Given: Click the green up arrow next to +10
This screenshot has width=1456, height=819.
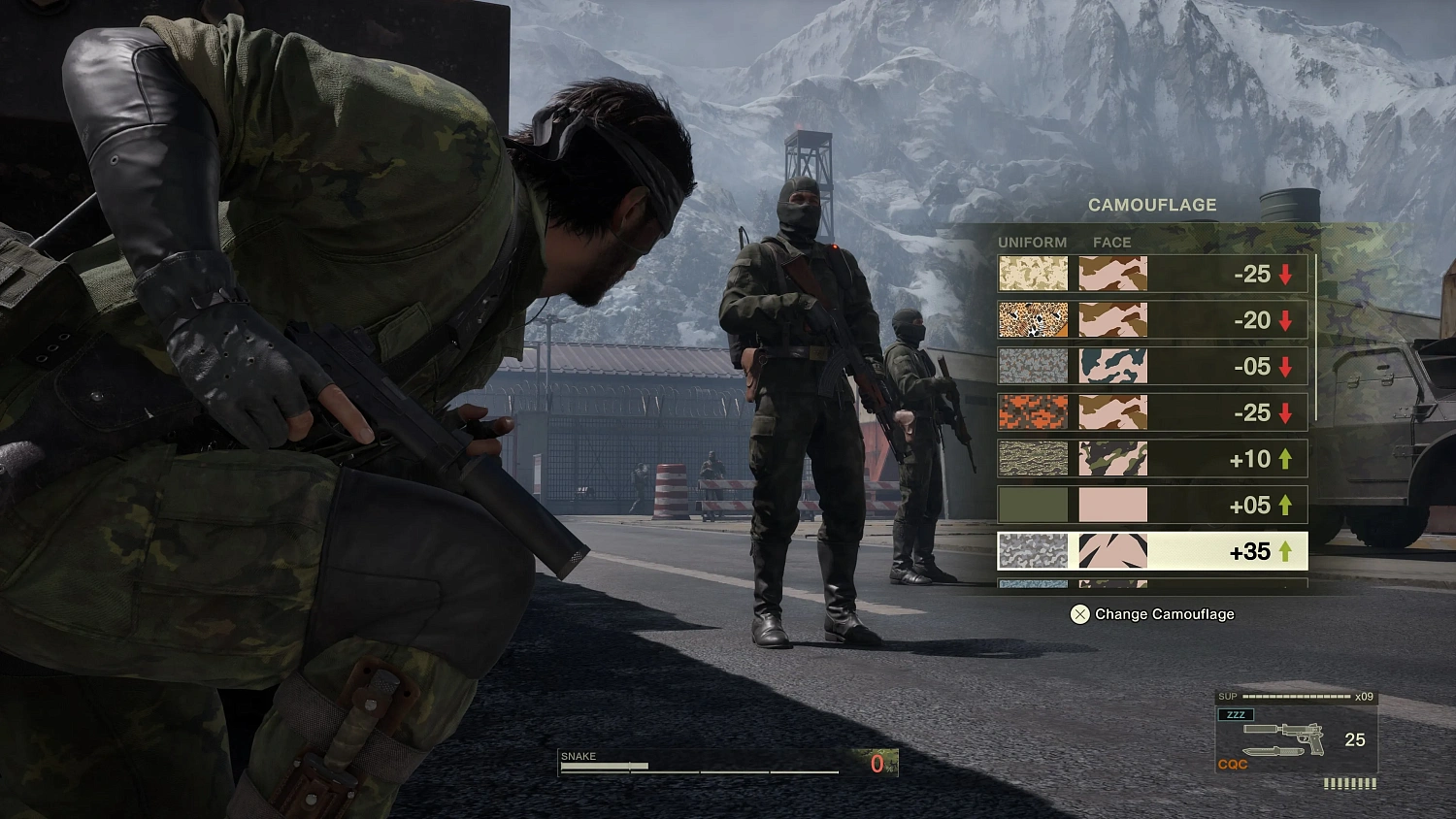Looking at the screenshot, I should (1284, 458).
